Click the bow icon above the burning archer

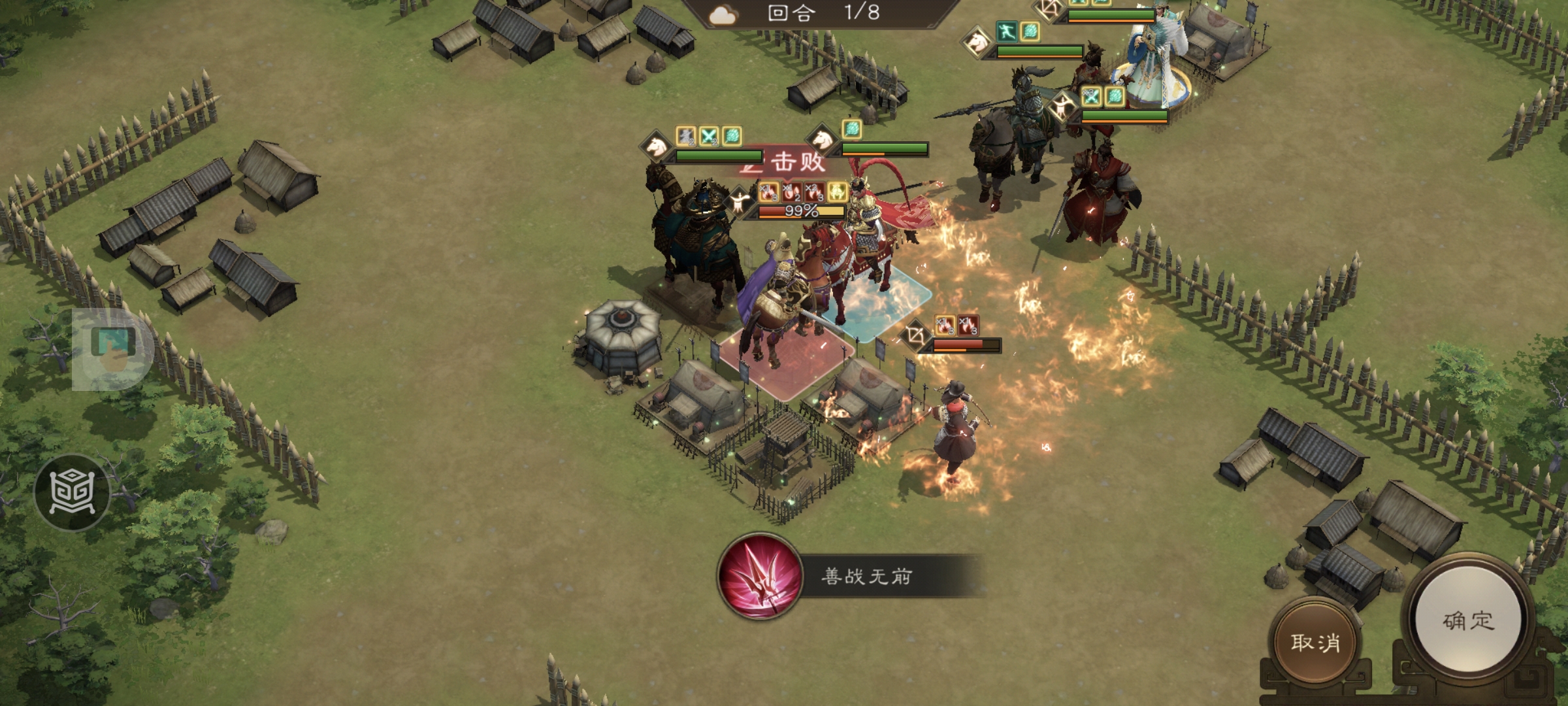(917, 334)
